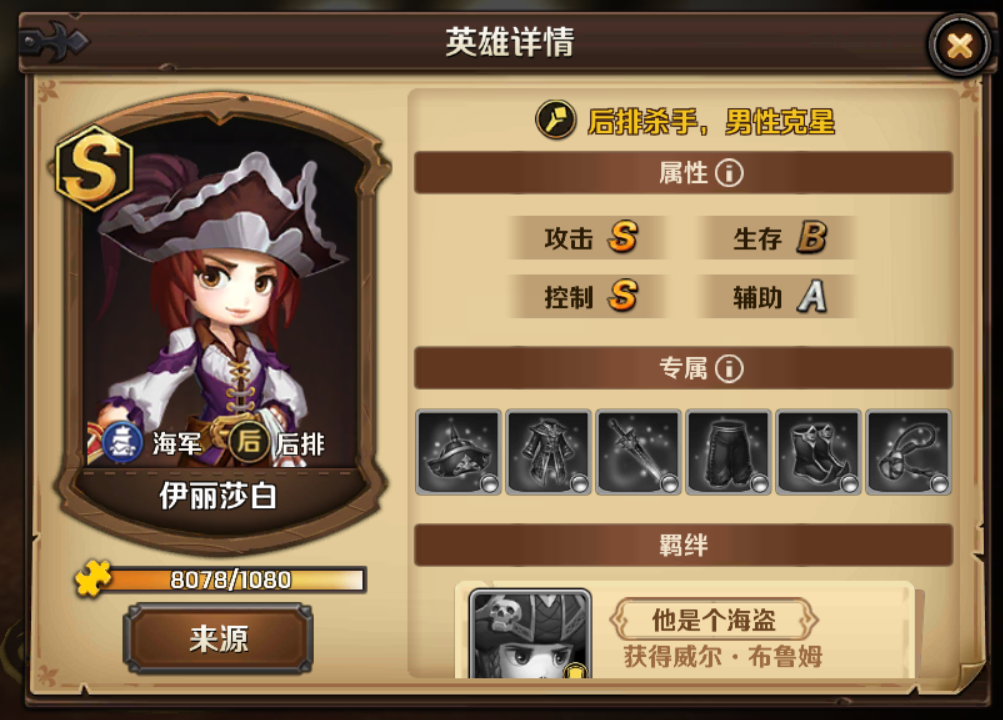This screenshot has width=1003, height=720.
Task: Close the hero details window
Action: (x=959, y=45)
